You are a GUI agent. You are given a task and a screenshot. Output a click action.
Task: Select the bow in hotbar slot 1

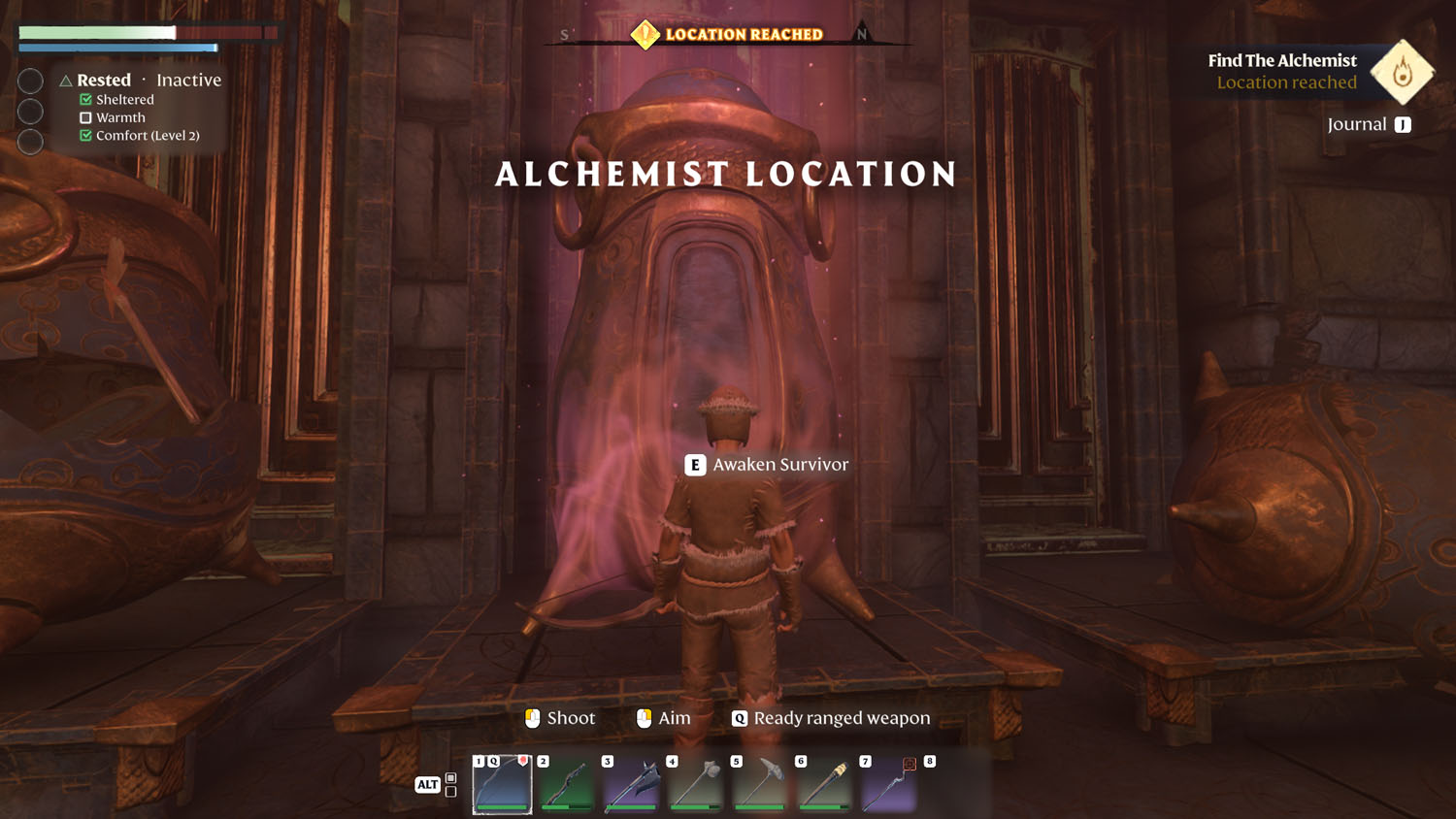[x=502, y=784]
